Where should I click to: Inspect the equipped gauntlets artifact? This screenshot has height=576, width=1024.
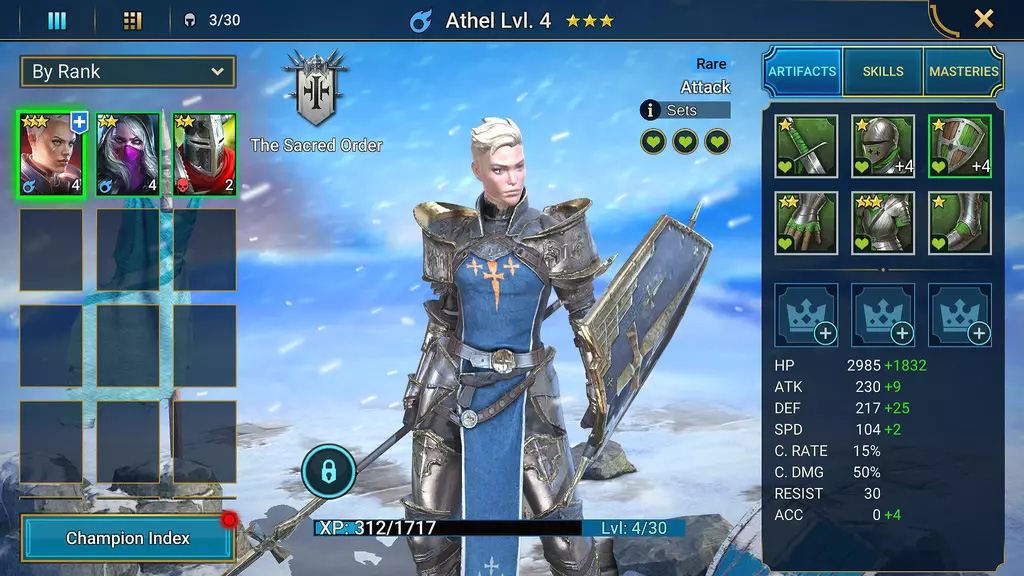pyautogui.click(x=806, y=223)
